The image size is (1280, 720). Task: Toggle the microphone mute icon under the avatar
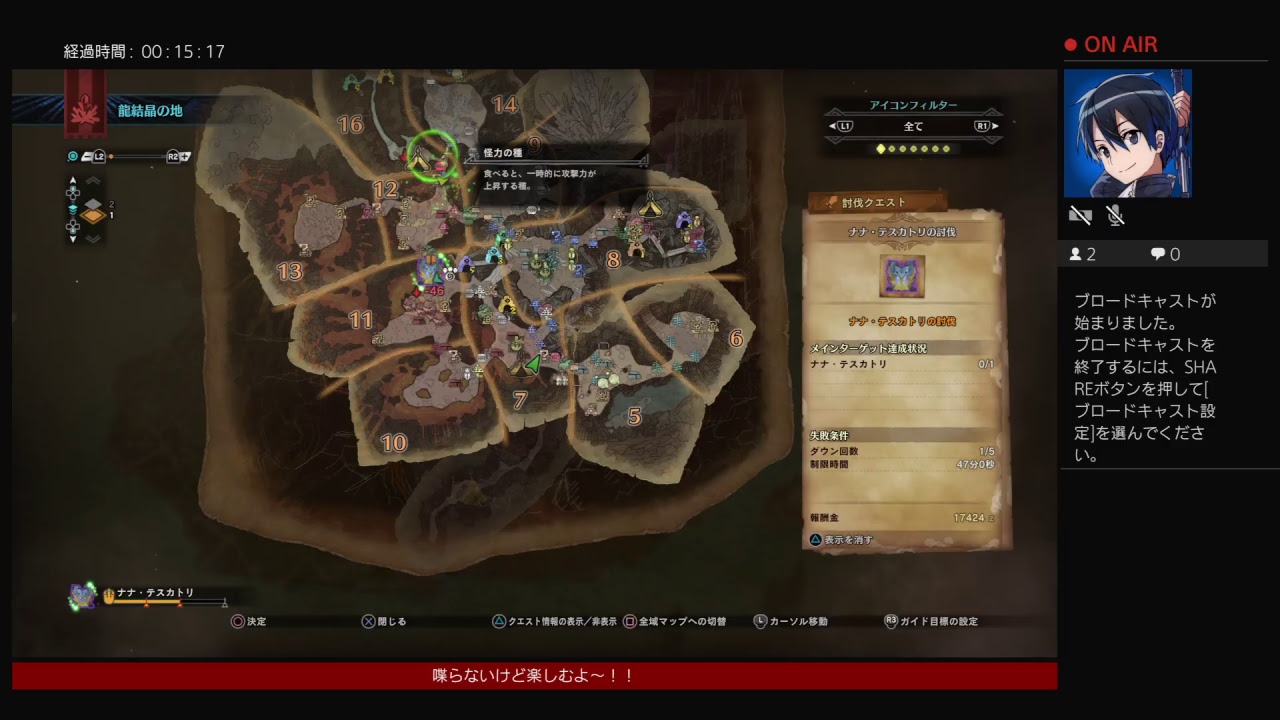tap(1114, 215)
